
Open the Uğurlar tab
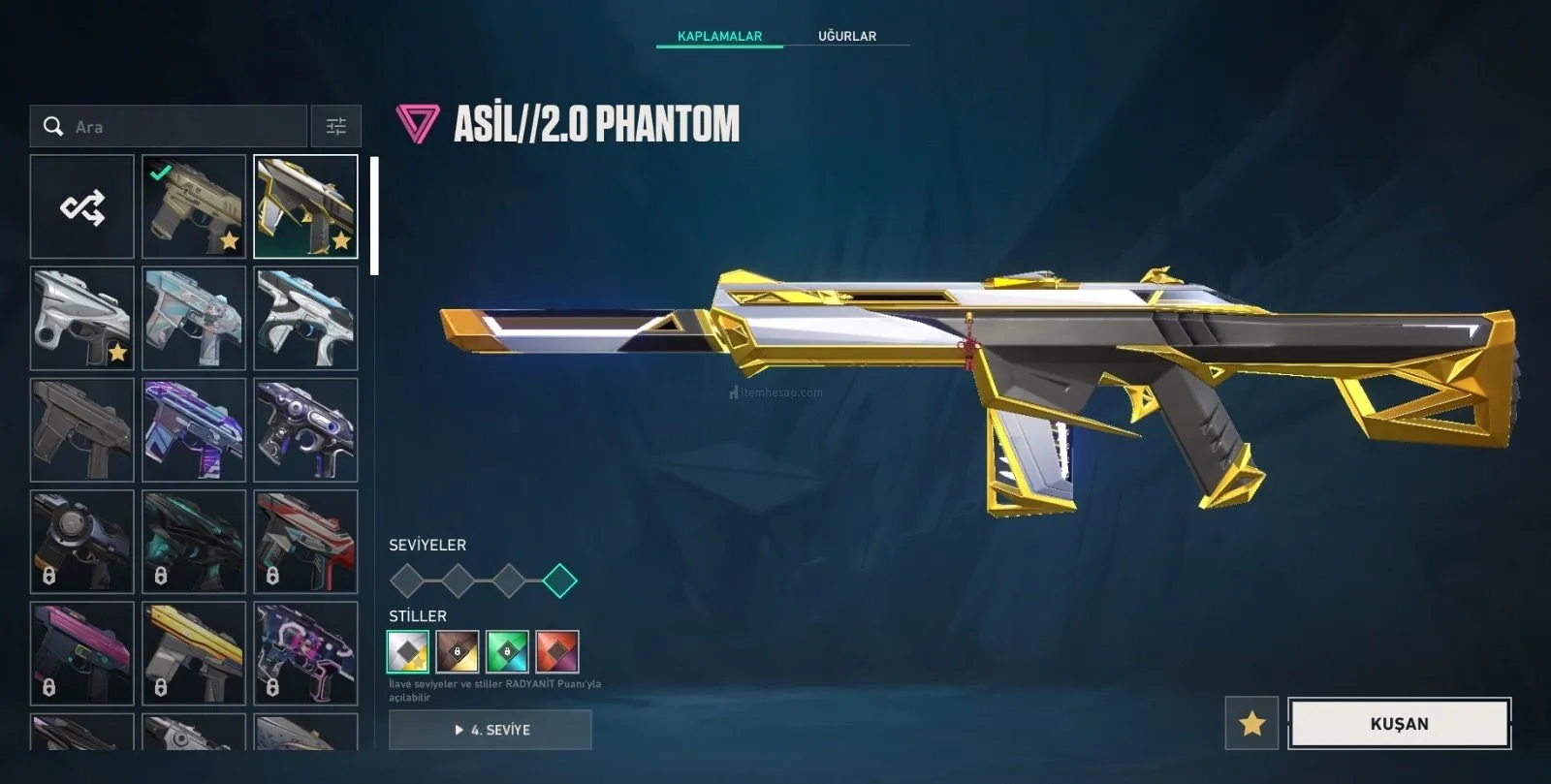pyautogui.click(x=846, y=36)
